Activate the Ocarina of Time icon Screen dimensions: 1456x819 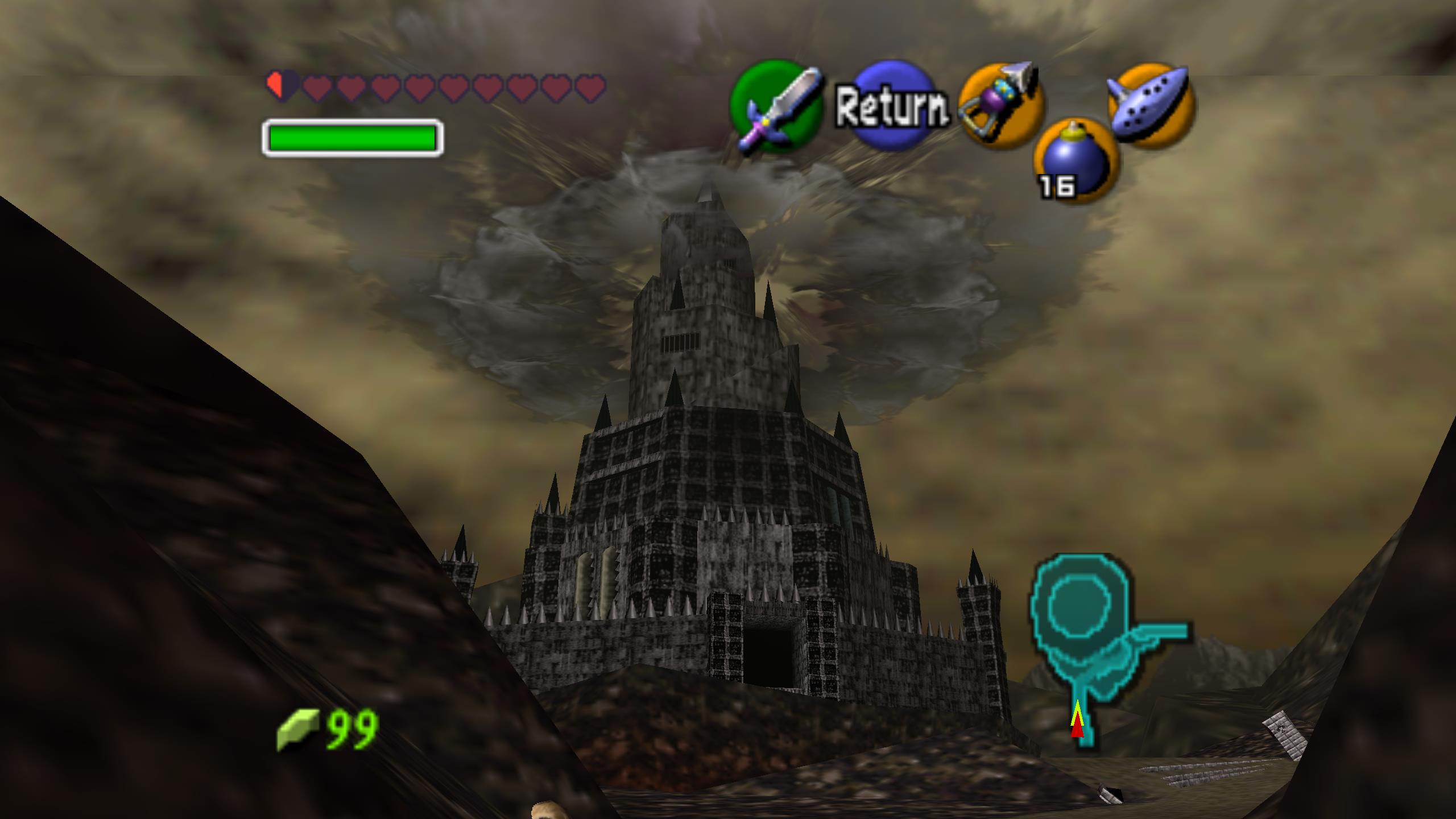point(1151,106)
